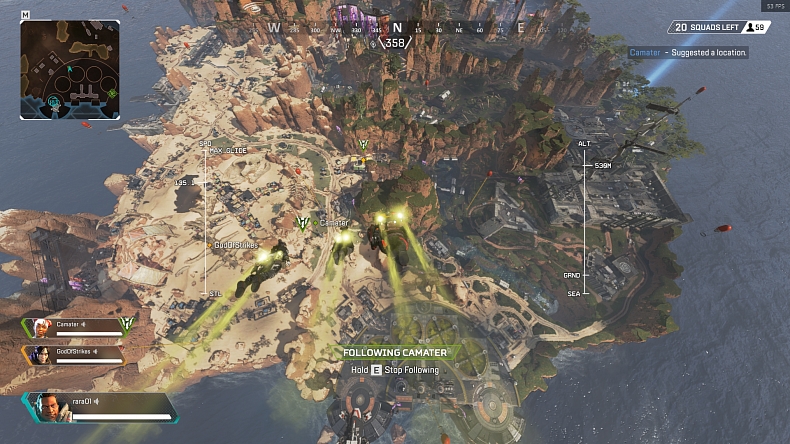Viewport: 790px width, 444px height.
Task: Open the minimap
Action: point(70,70)
